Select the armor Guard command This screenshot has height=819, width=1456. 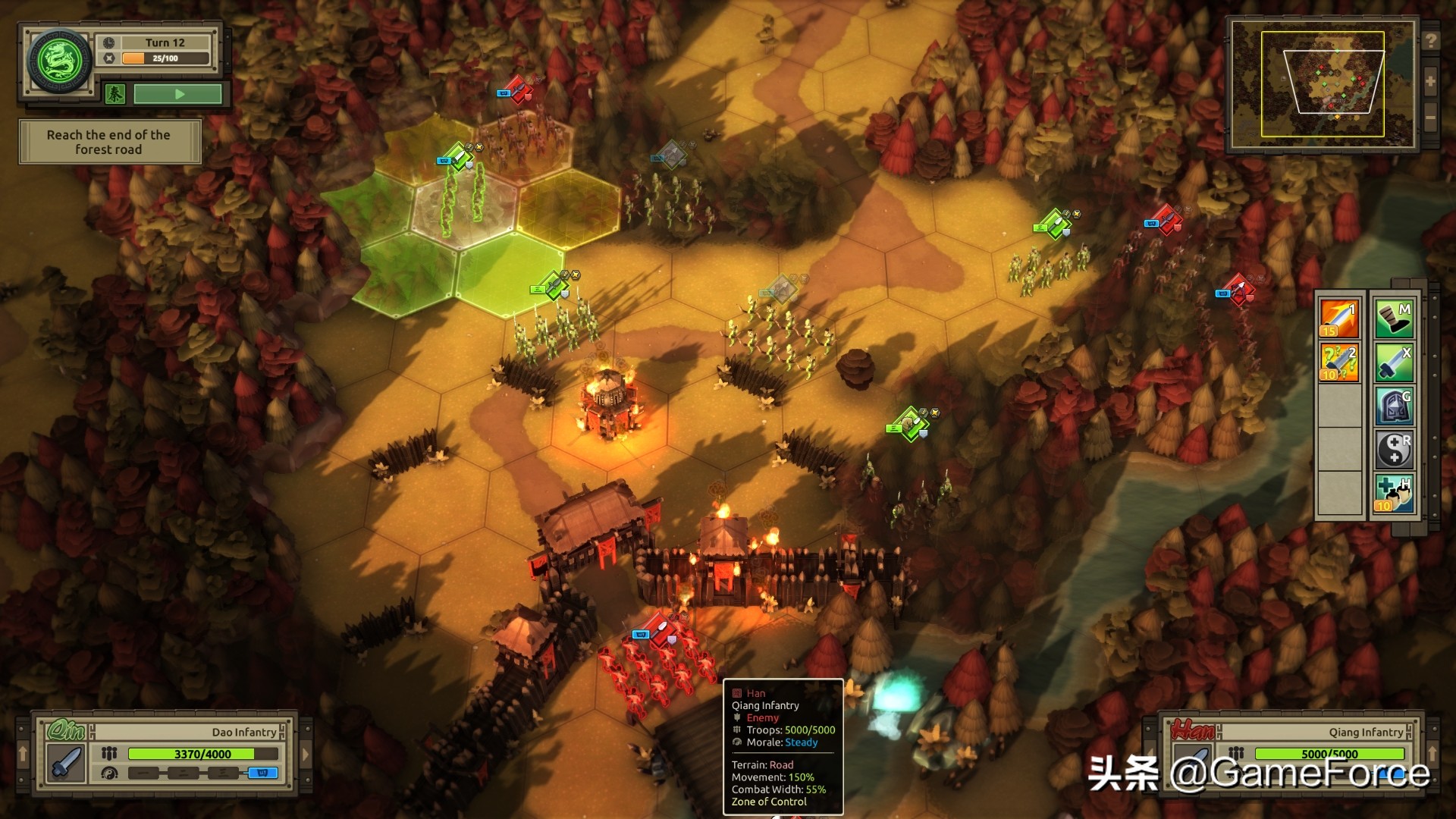(1394, 406)
